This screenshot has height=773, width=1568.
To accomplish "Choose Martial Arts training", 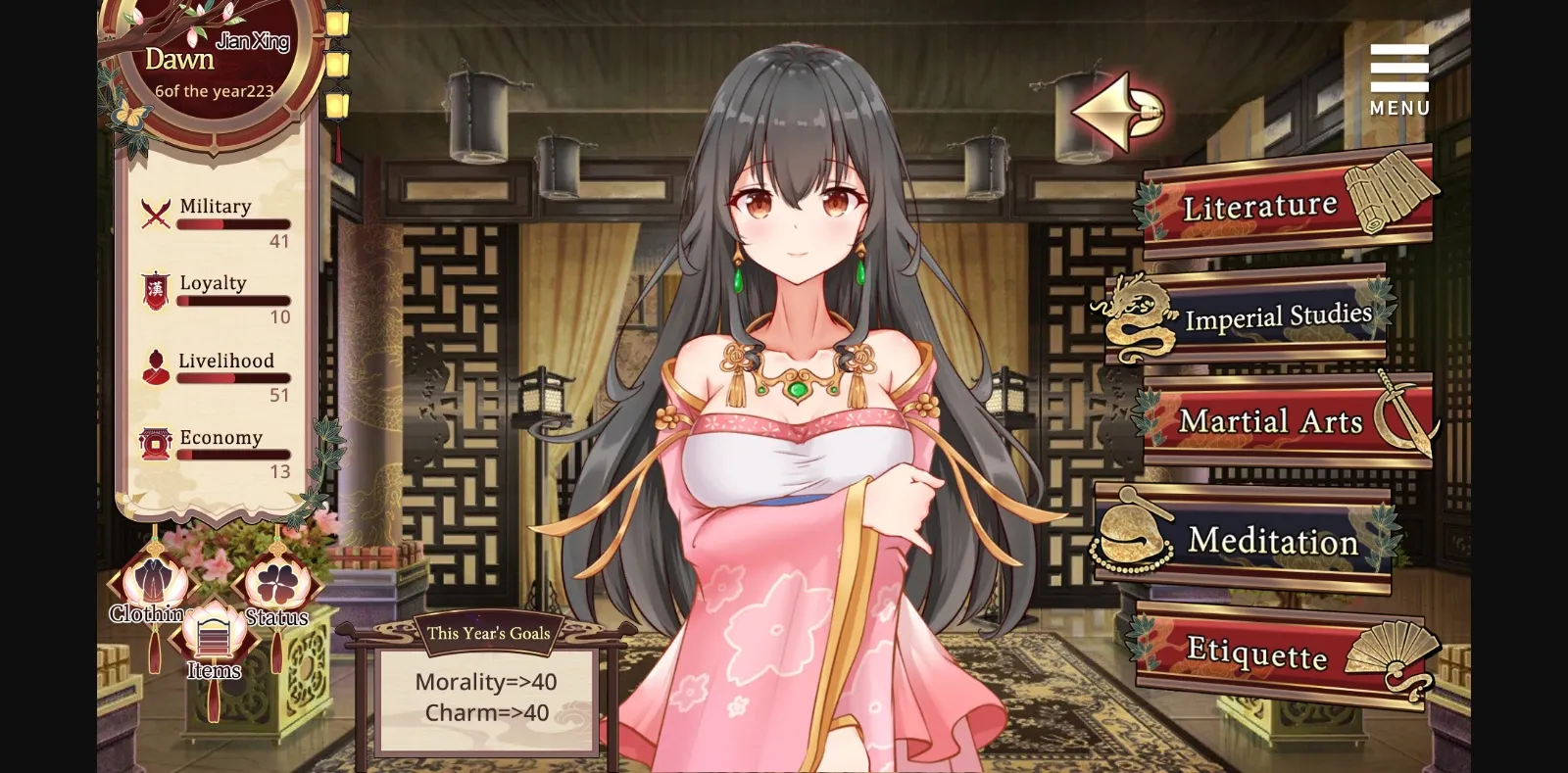I will 1272,421.
